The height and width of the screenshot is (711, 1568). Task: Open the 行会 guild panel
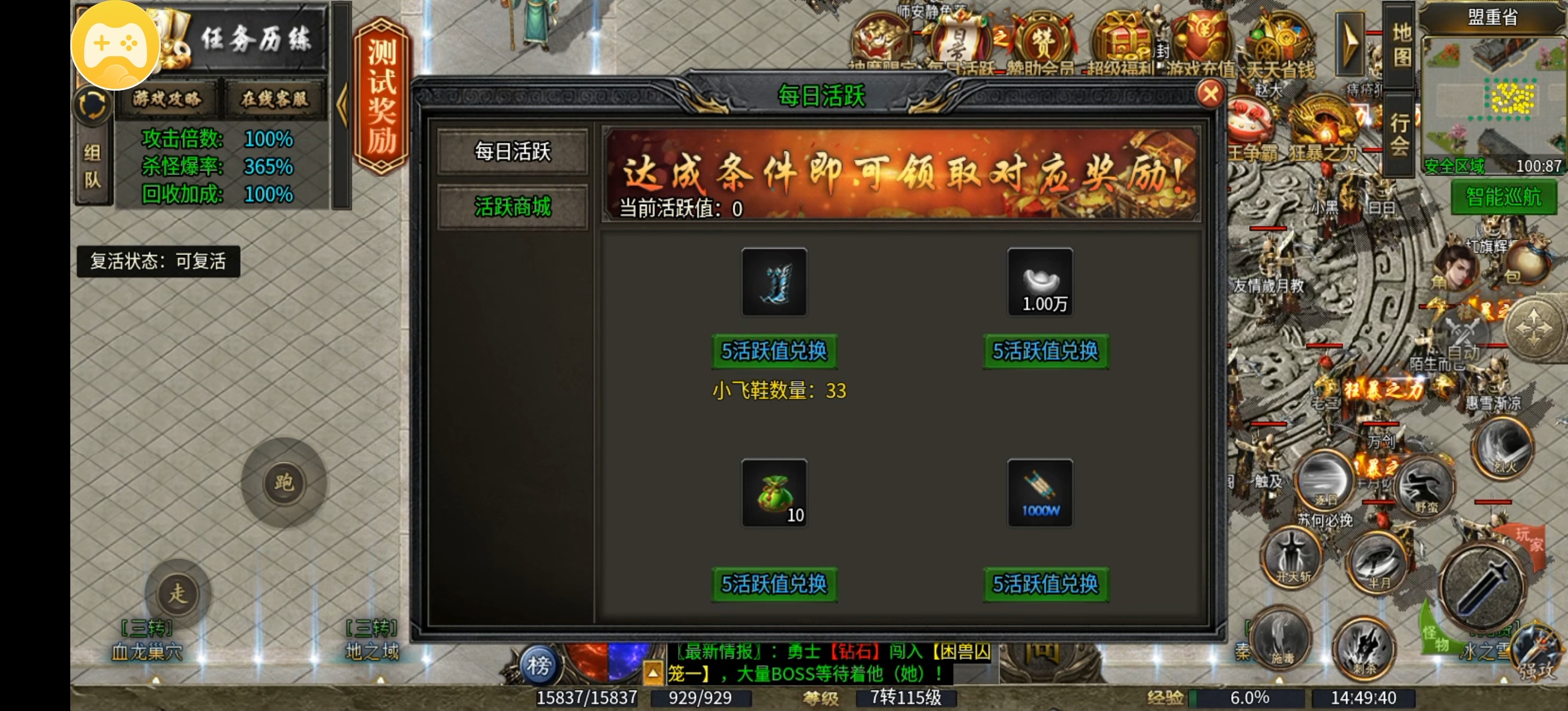click(1400, 135)
